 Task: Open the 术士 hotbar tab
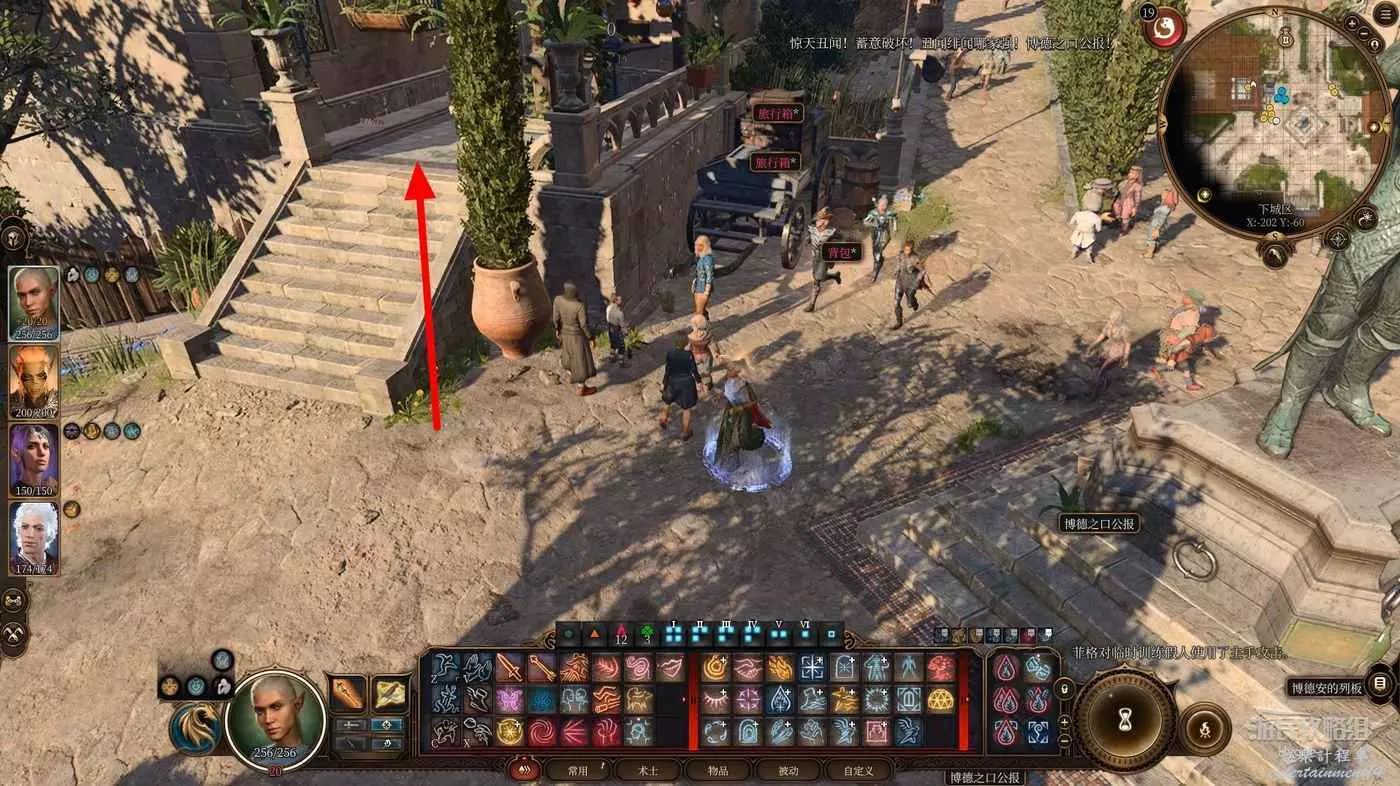647,770
